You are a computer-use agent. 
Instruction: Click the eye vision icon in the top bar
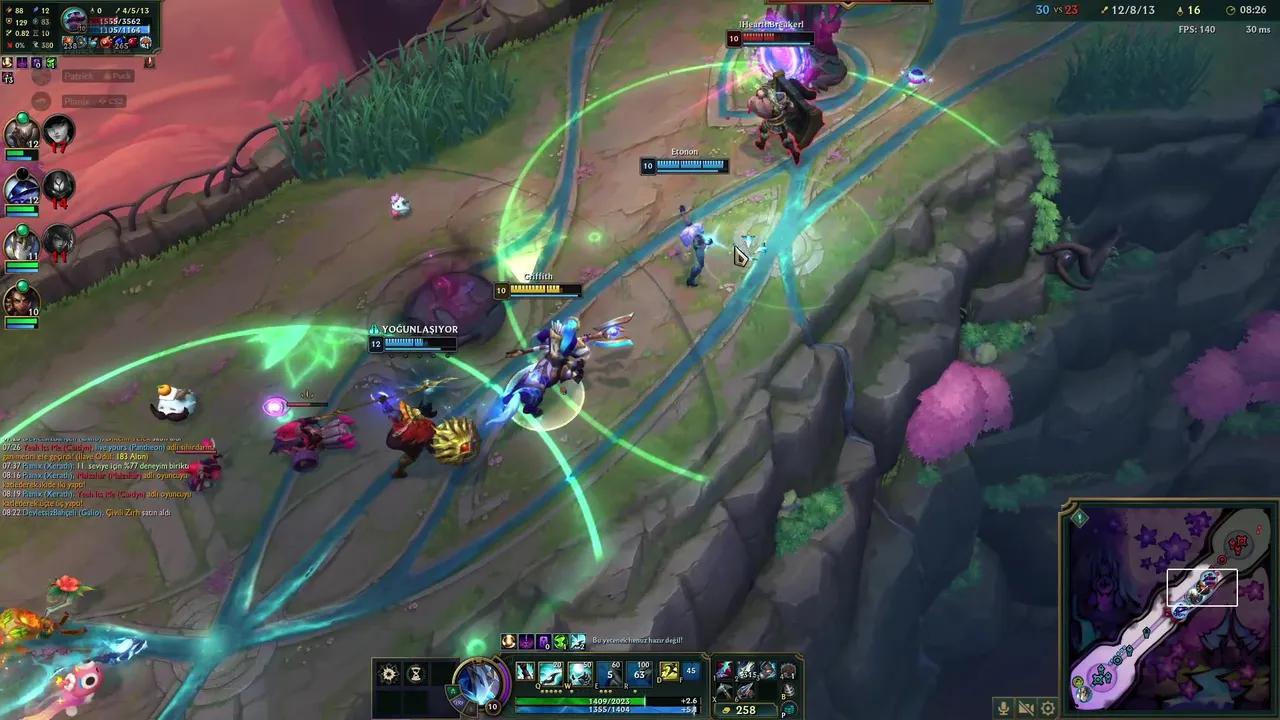coord(1180,10)
